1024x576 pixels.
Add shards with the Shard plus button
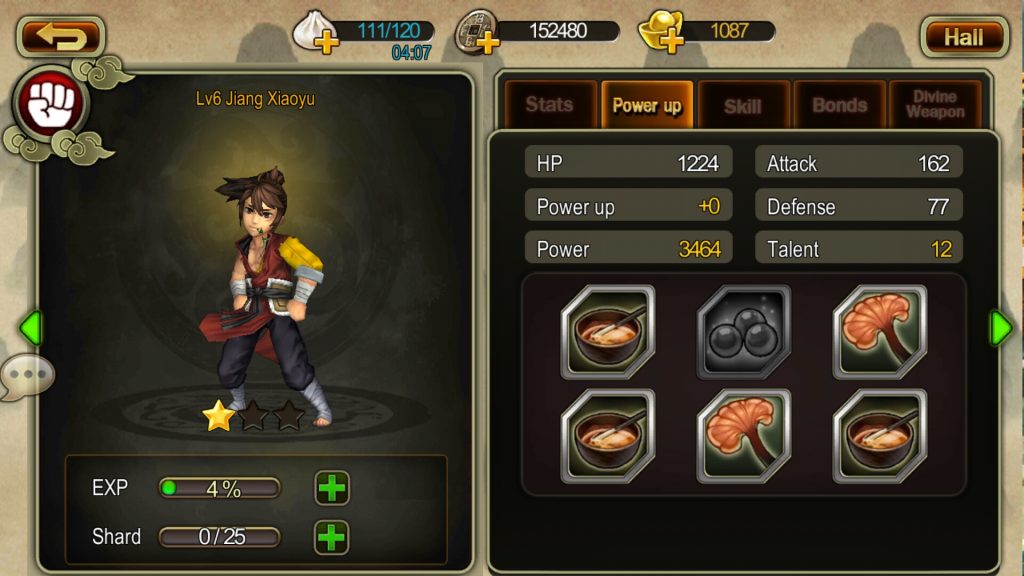point(331,537)
